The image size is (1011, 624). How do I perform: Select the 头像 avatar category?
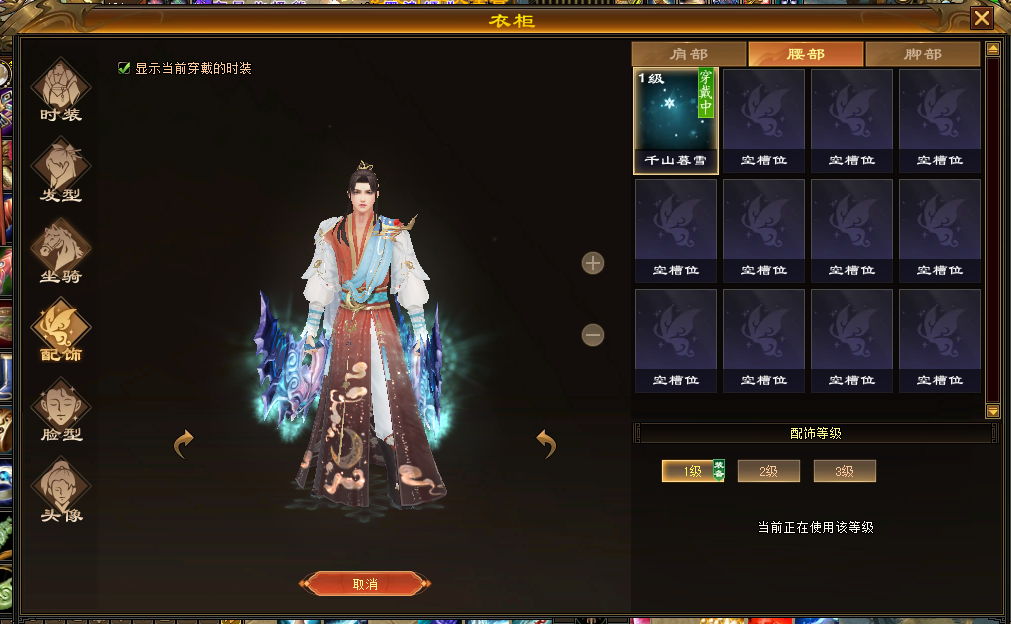(x=61, y=490)
